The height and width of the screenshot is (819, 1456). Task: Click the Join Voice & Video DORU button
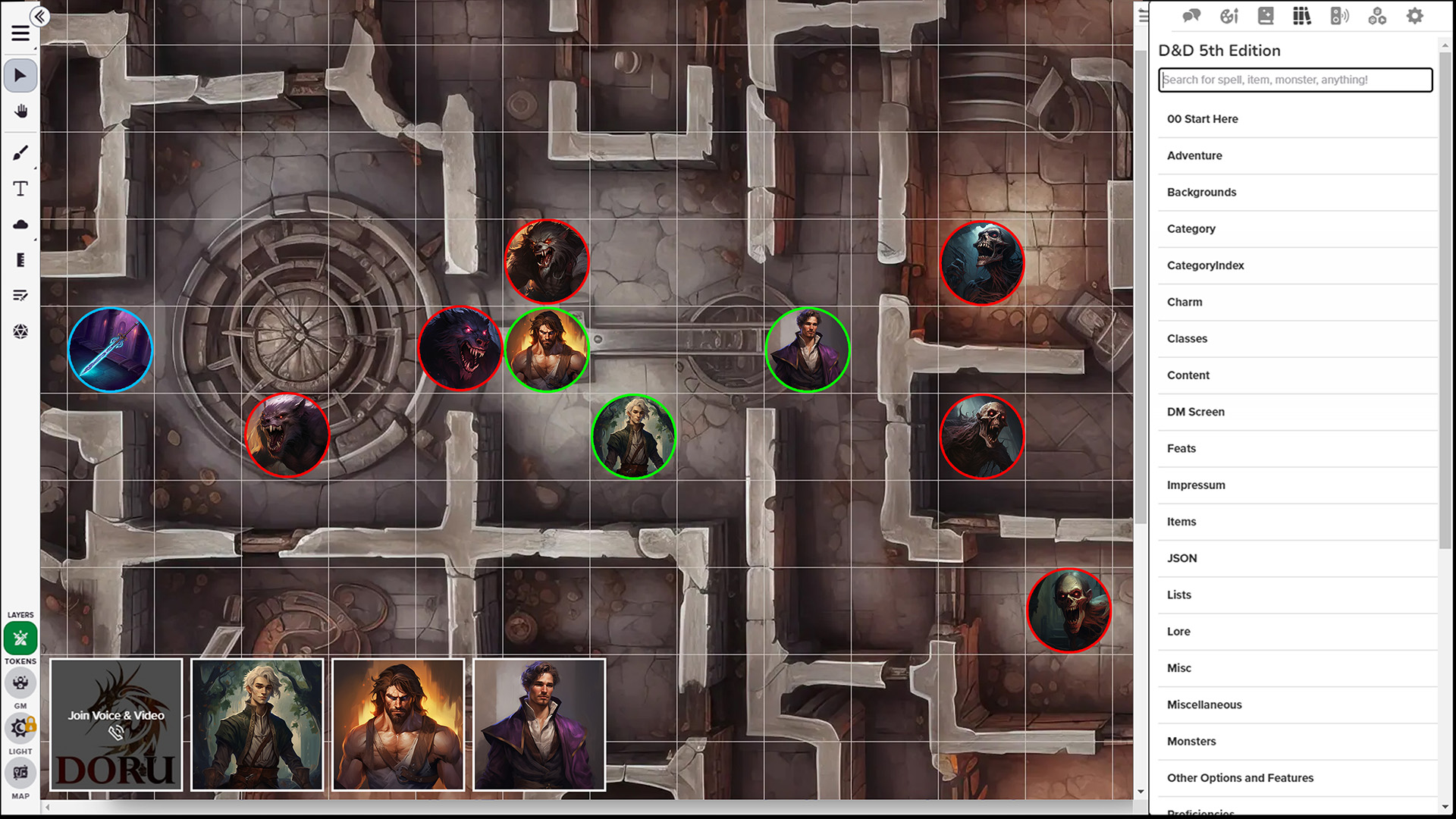[x=115, y=724]
